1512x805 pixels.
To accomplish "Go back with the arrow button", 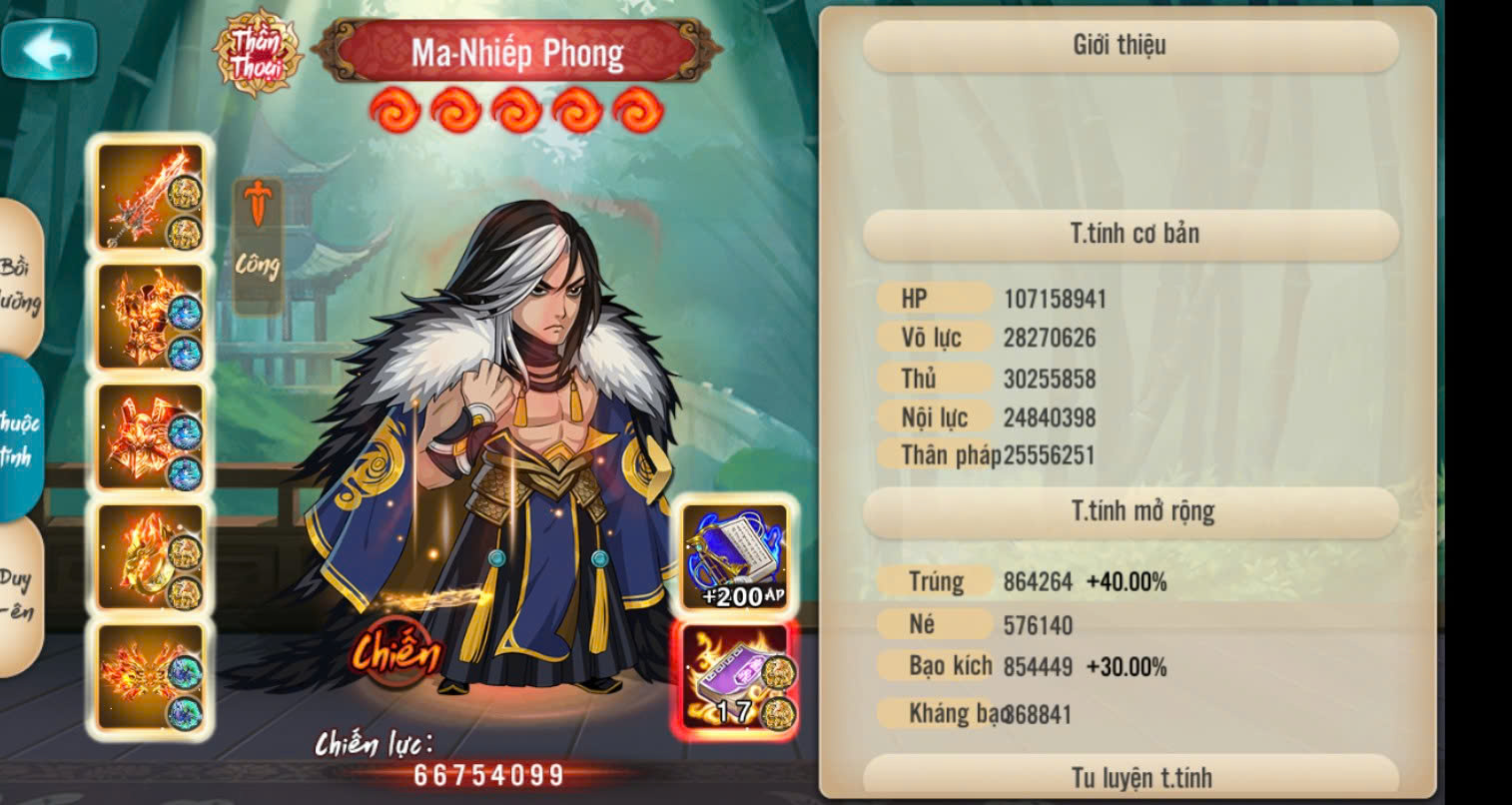I will [49, 50].
